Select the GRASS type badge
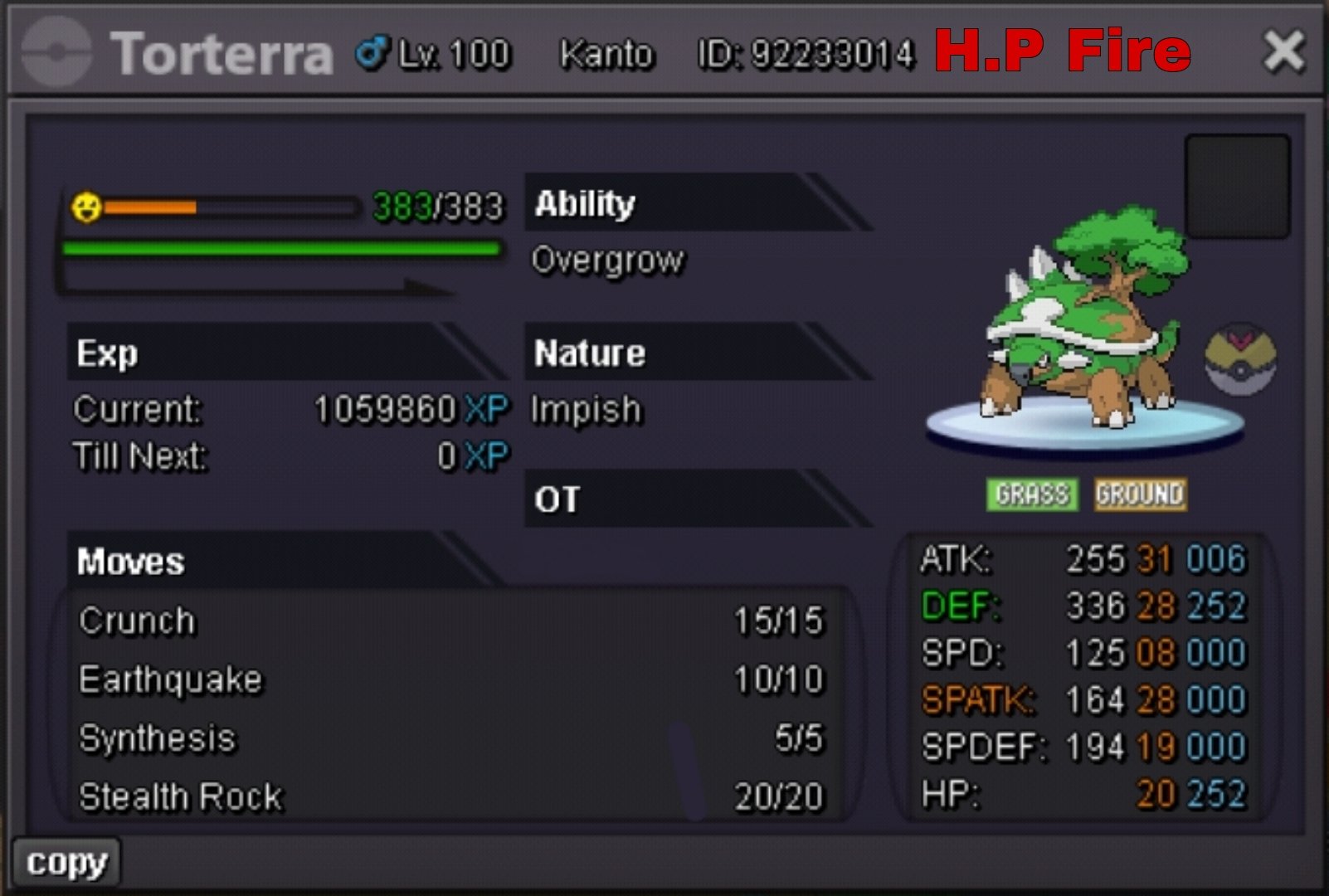Viewport: 1329px width, 896px height. click(1031, 494)
